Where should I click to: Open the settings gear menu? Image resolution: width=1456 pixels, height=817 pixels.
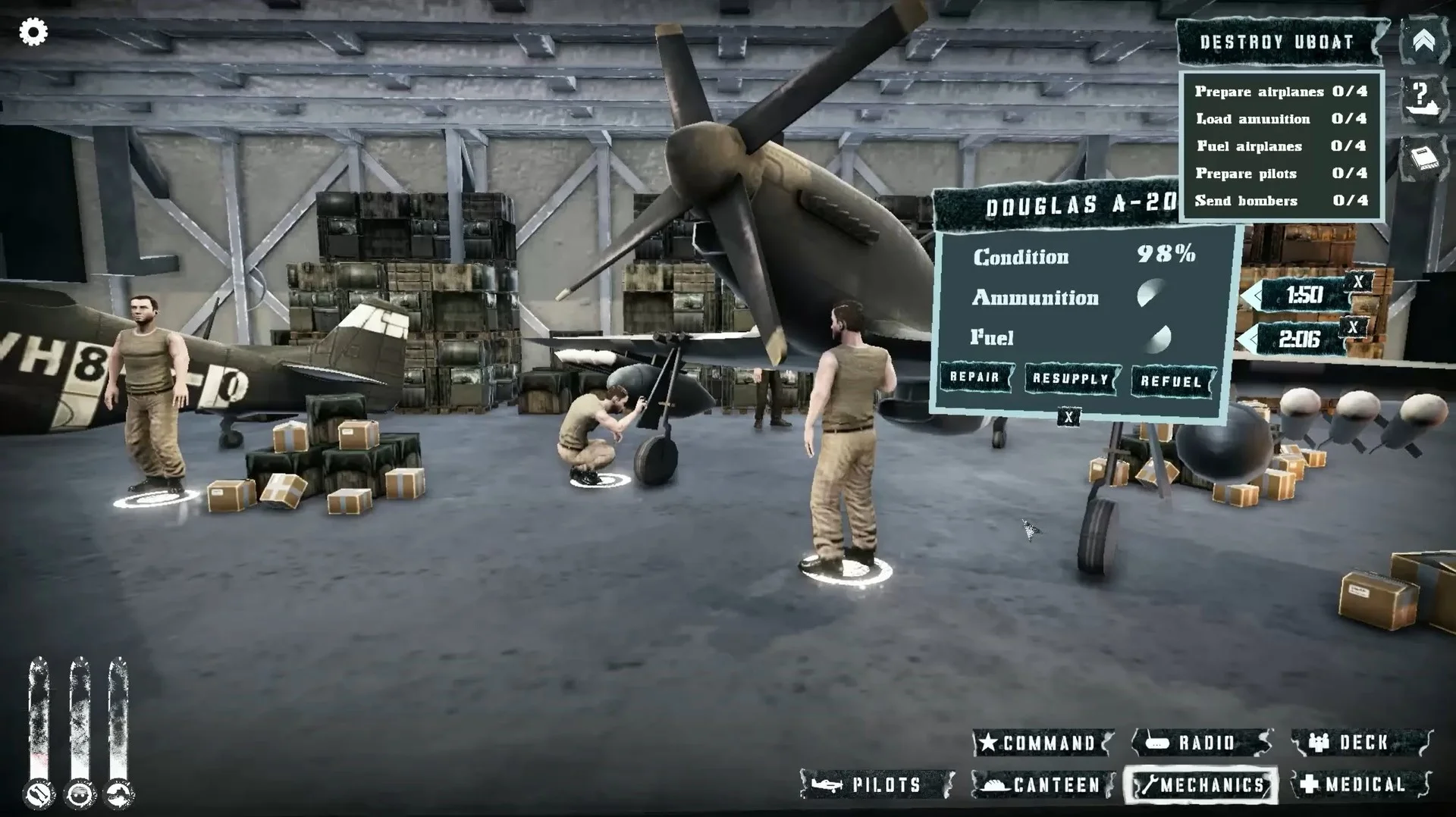tap(32, 32)
